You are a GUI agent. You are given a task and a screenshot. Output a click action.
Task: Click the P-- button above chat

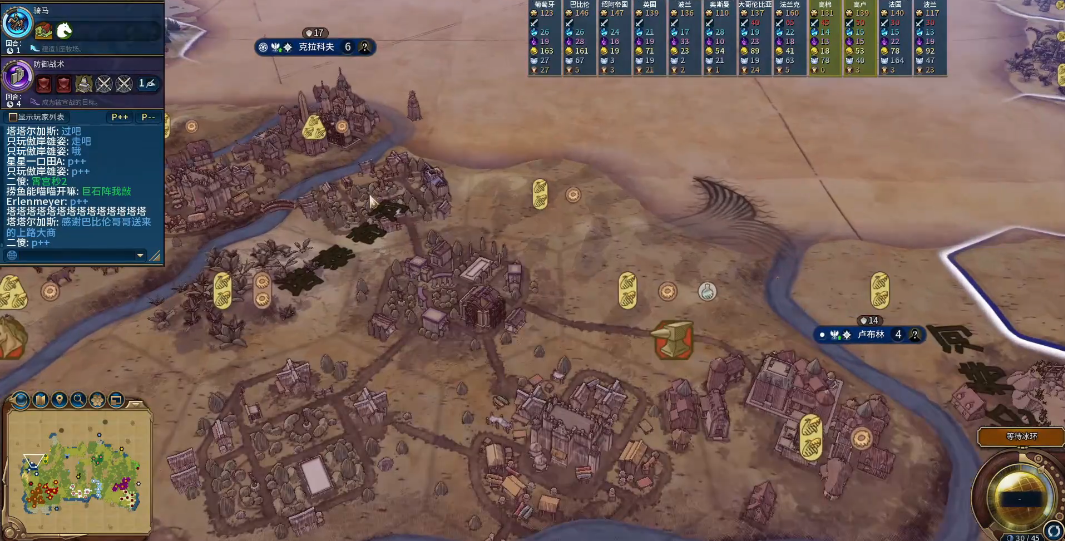point(147,117)
